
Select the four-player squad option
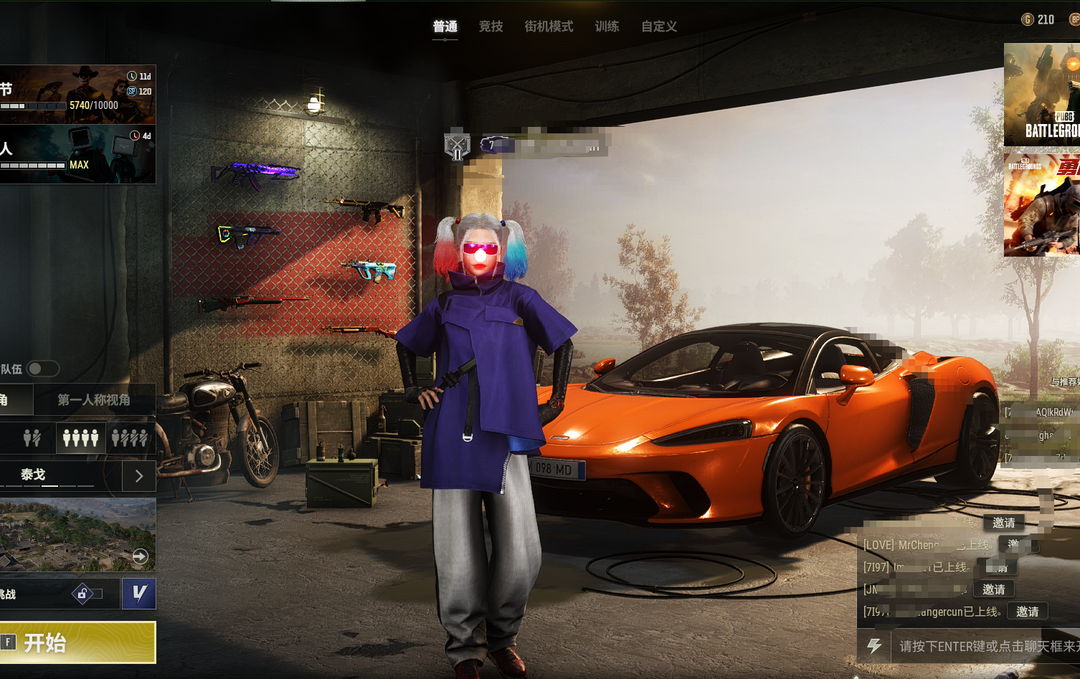coord(80,437)
